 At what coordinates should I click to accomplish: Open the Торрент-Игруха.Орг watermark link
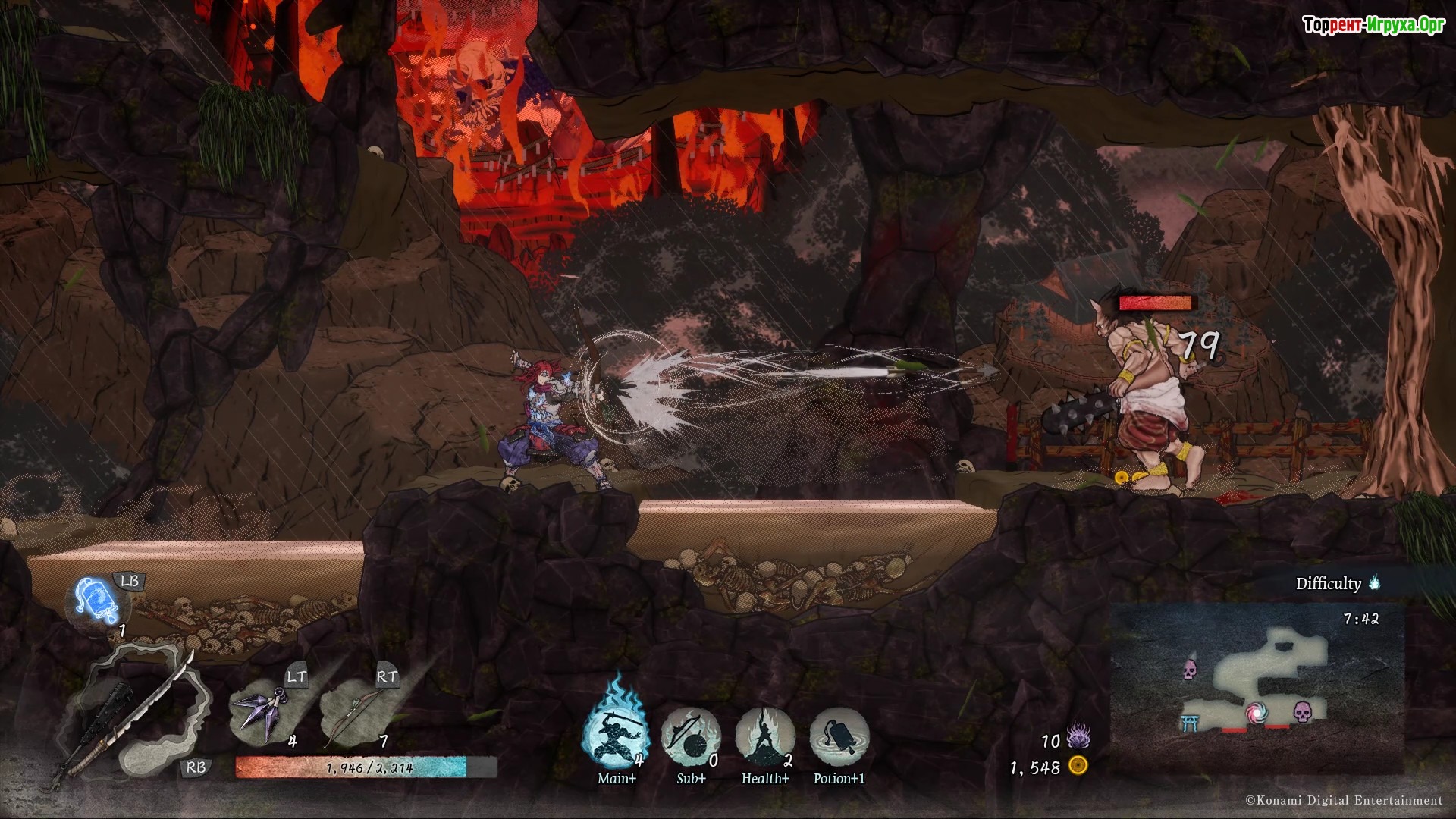(x=1373, y=26)
